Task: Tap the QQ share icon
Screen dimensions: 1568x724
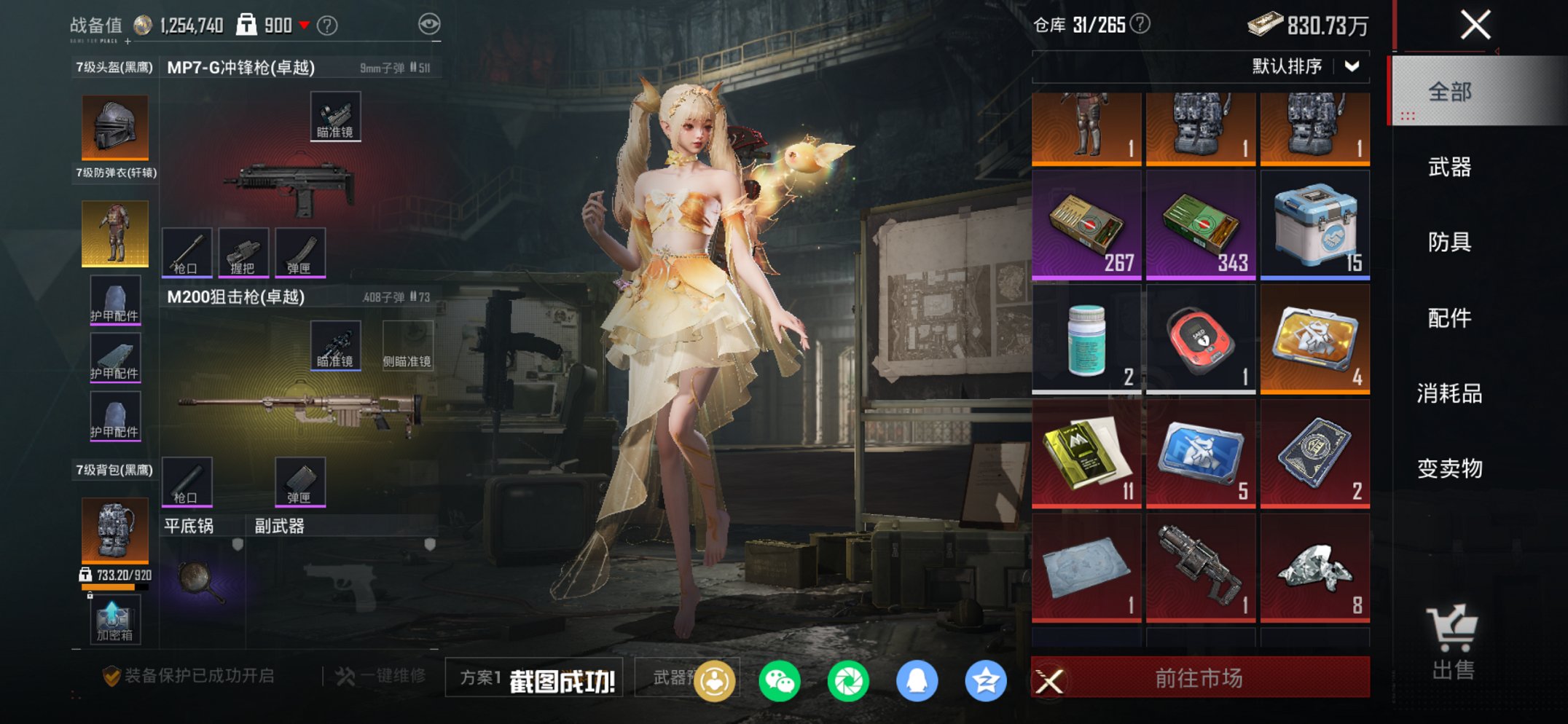Action: pos(917,681)
